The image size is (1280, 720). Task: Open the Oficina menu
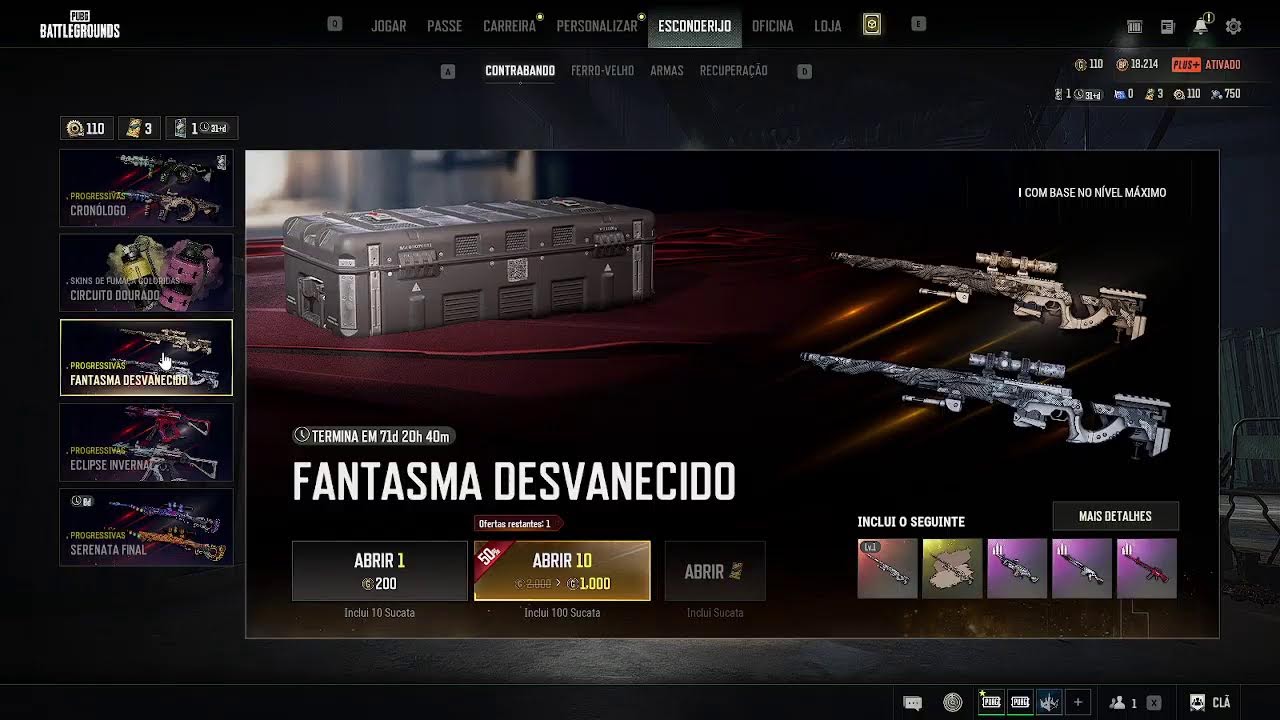pos(772,26)
